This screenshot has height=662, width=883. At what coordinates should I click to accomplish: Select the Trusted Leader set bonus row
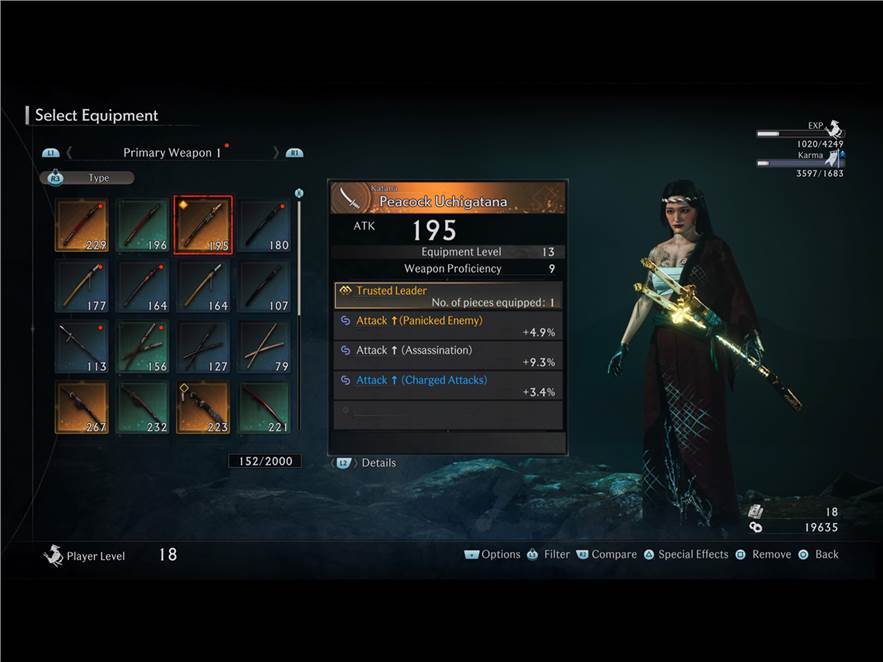pyautogui.click(x=448, y=296)
